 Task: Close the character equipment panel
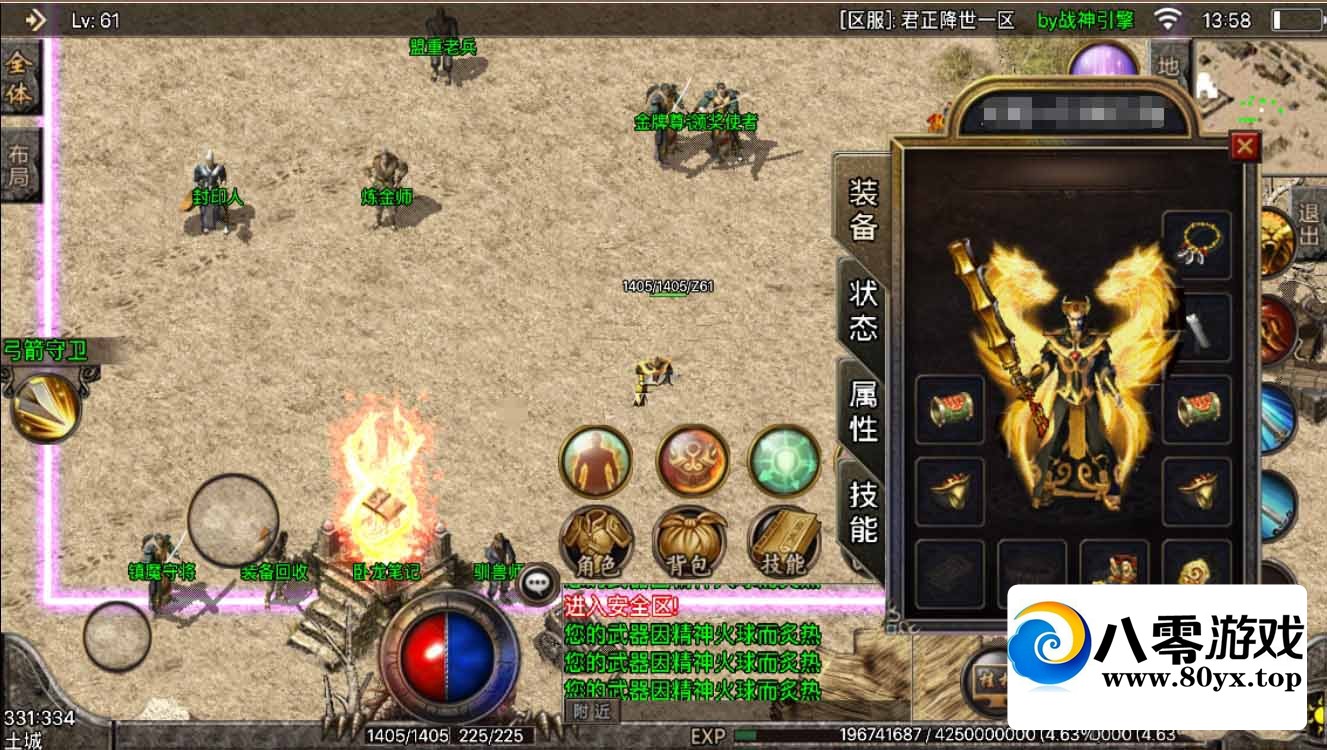(1244, 148)
